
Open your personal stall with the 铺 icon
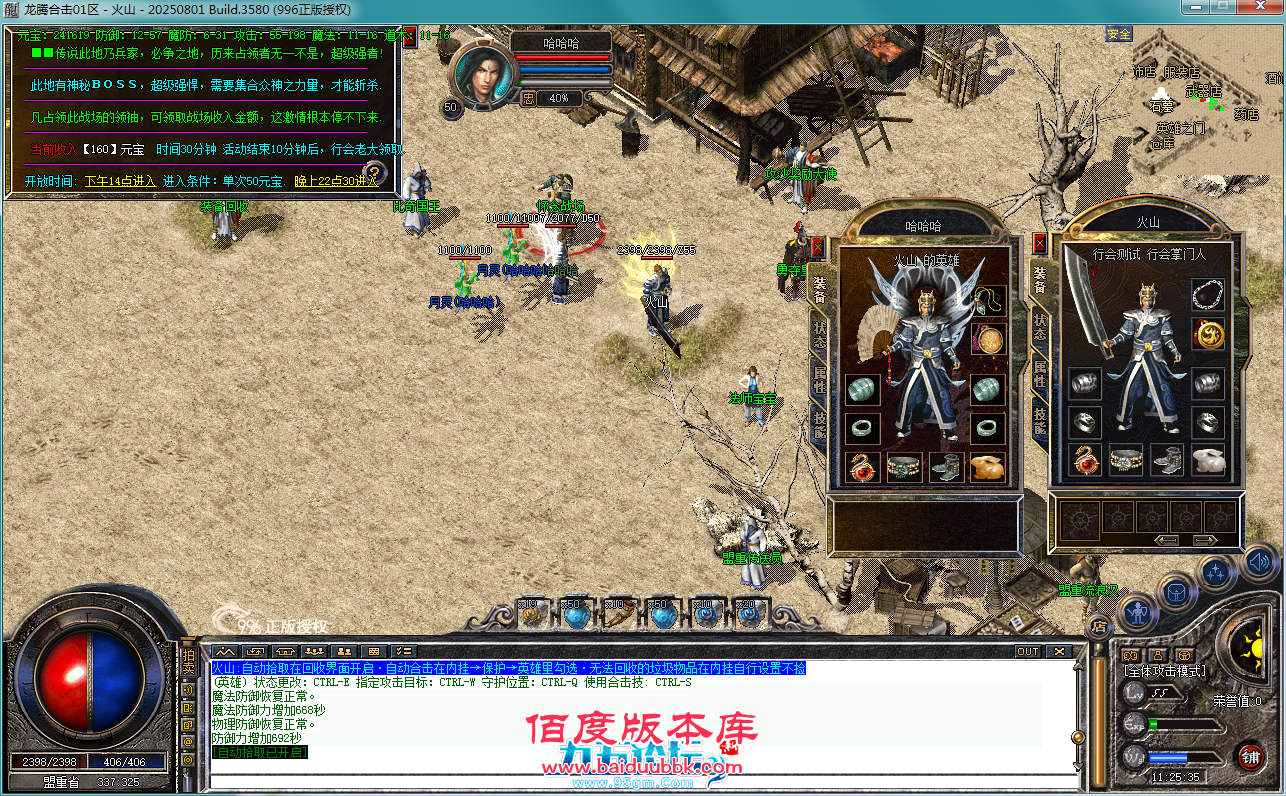(1253, 759)
